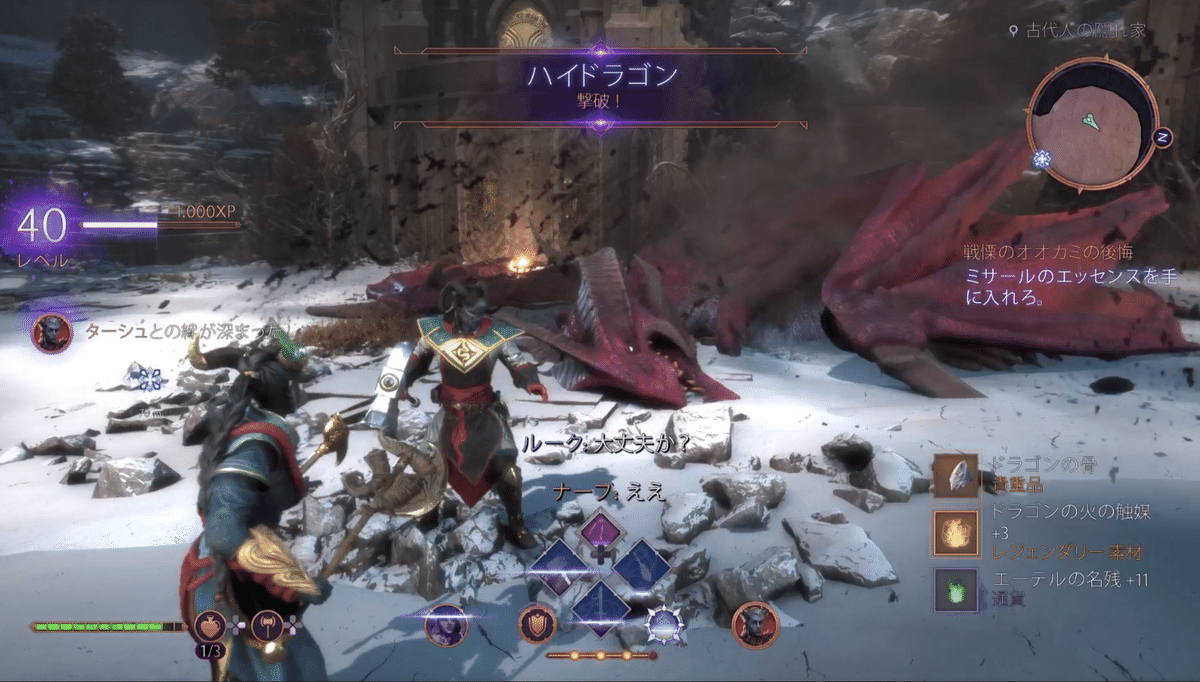The width and height of the screenshot is (1200, 682).
Task: Activate the shield ability icon
Action: coord(537,624)
